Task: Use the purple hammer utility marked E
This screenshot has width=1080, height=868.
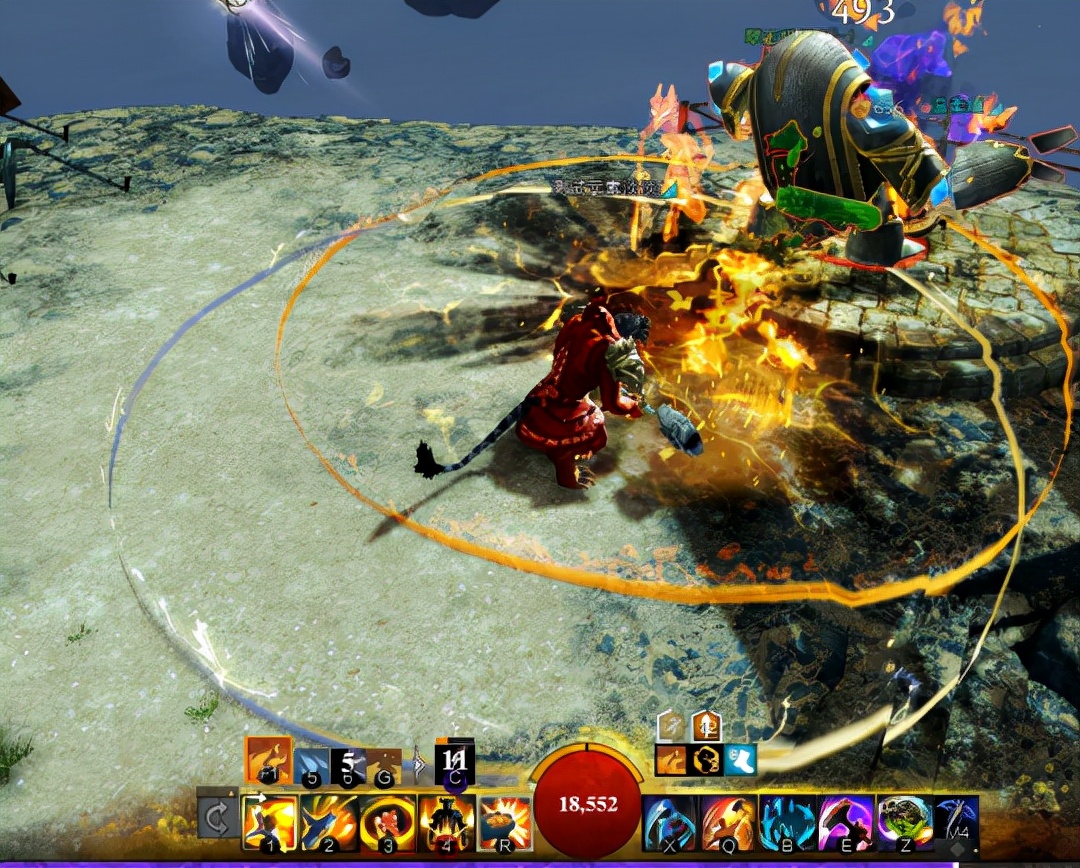Action: pyautogui.click(x=847, y=822)
